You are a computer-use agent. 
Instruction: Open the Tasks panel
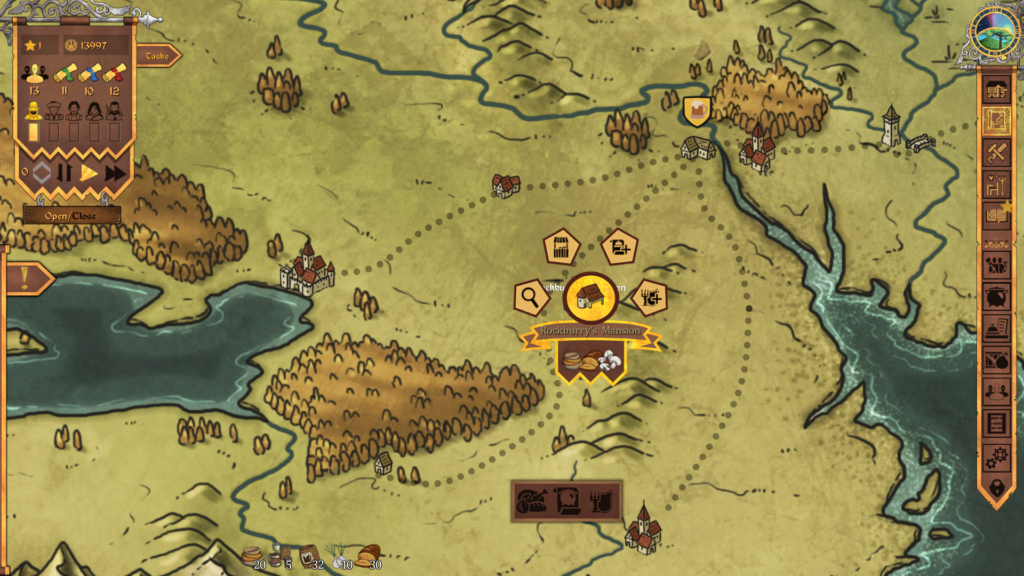tap(158, 56)
